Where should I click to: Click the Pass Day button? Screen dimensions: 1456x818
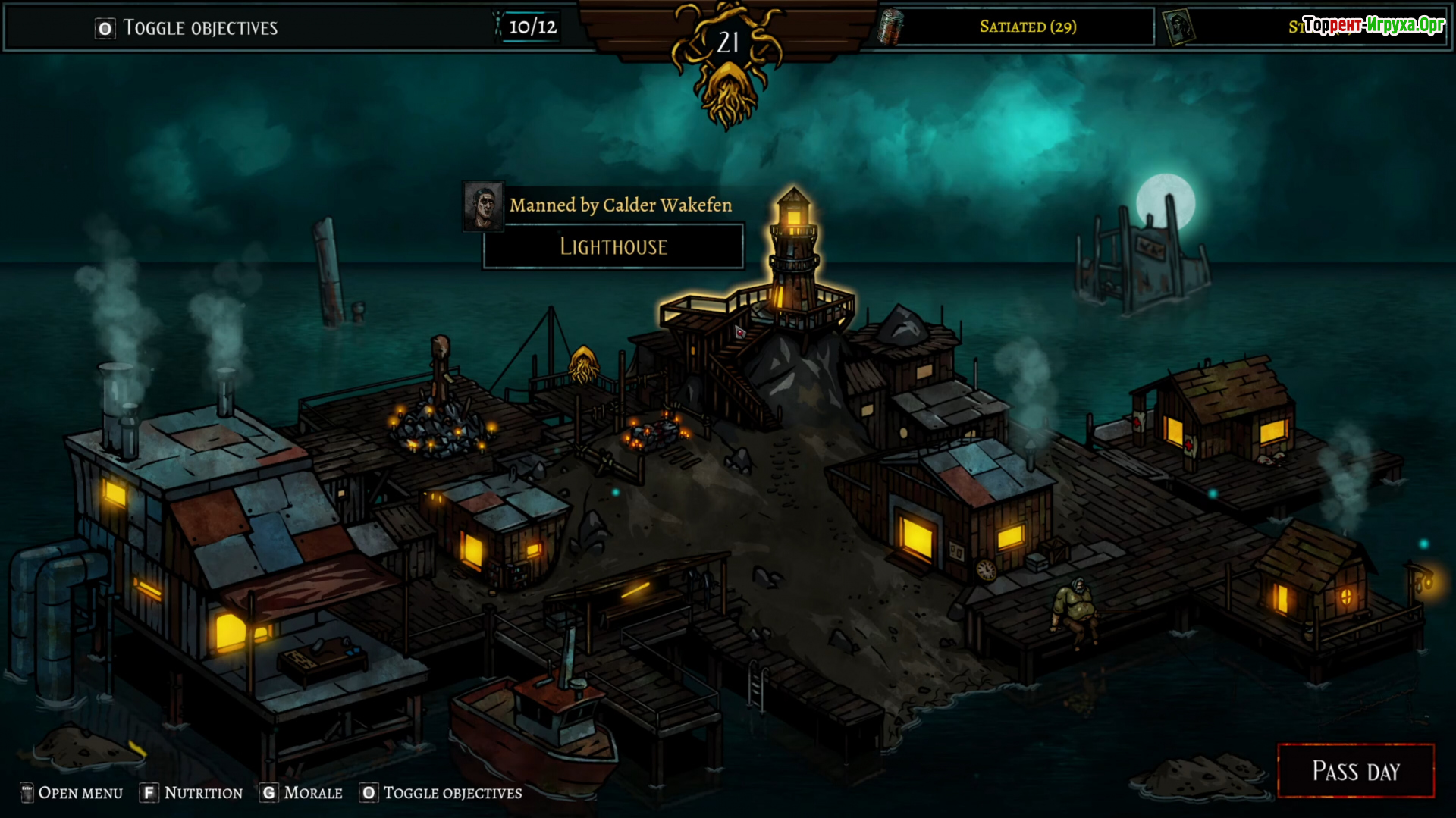click(x=1355, y=771)
